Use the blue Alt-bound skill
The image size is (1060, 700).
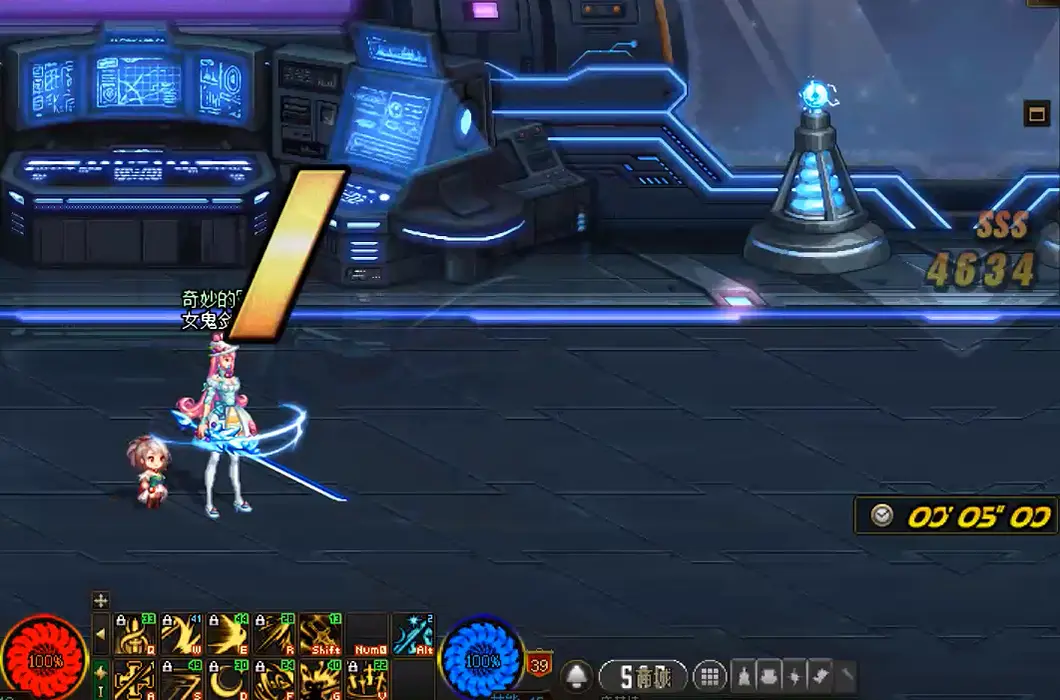413,634
